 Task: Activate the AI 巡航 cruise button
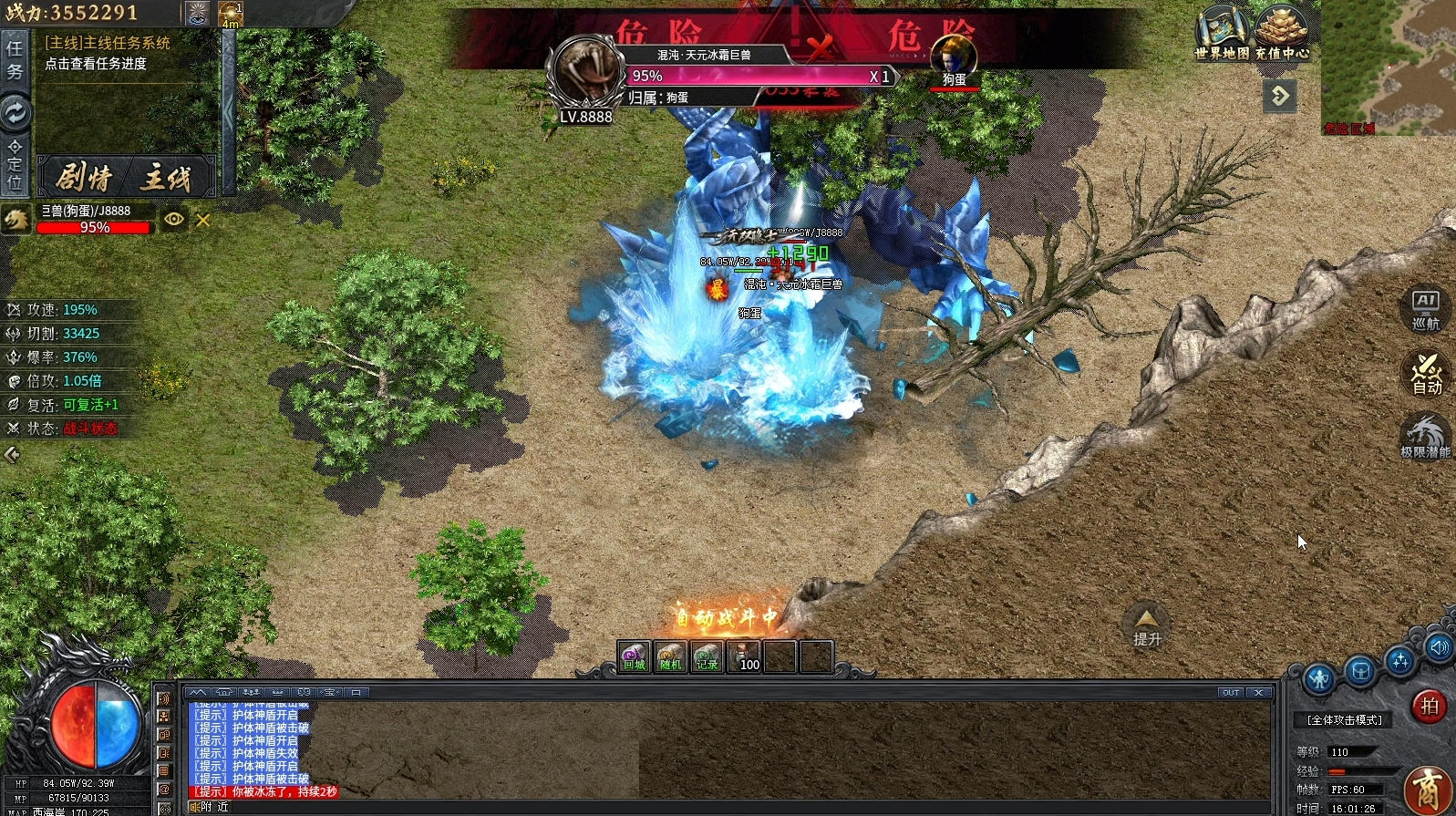pos(1425,309)
